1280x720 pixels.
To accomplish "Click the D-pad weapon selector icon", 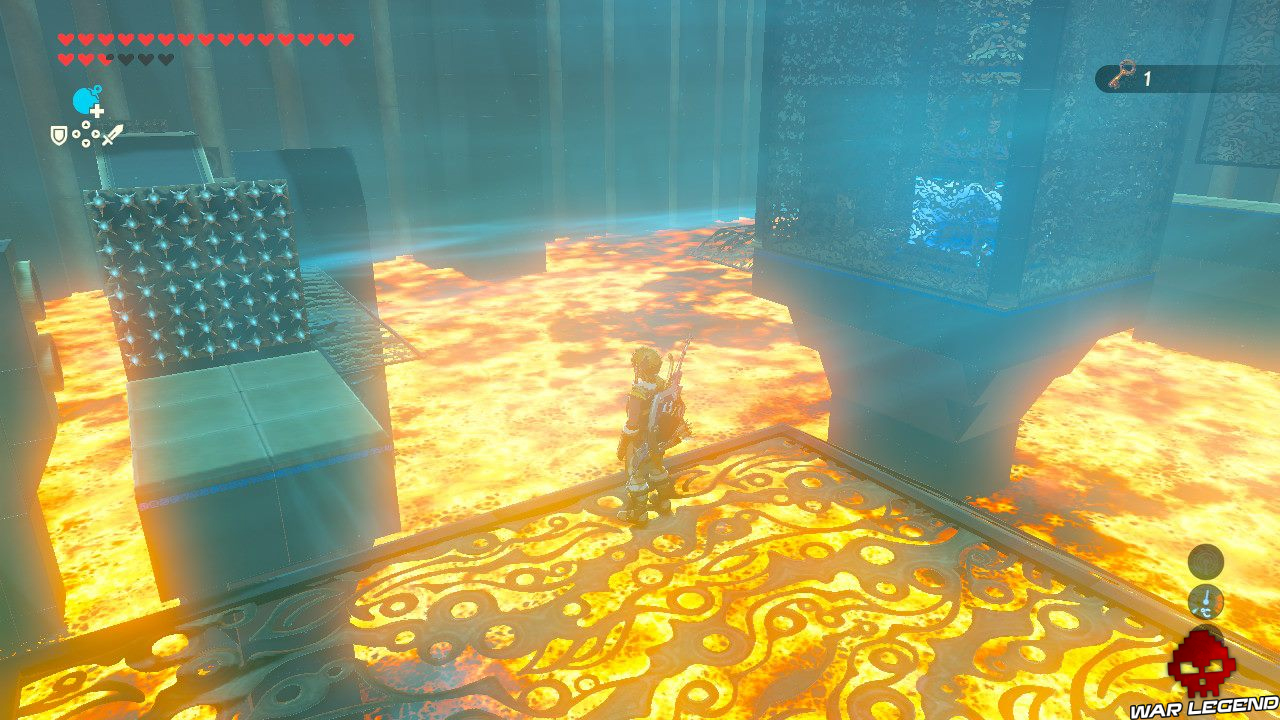I will 86,134.
